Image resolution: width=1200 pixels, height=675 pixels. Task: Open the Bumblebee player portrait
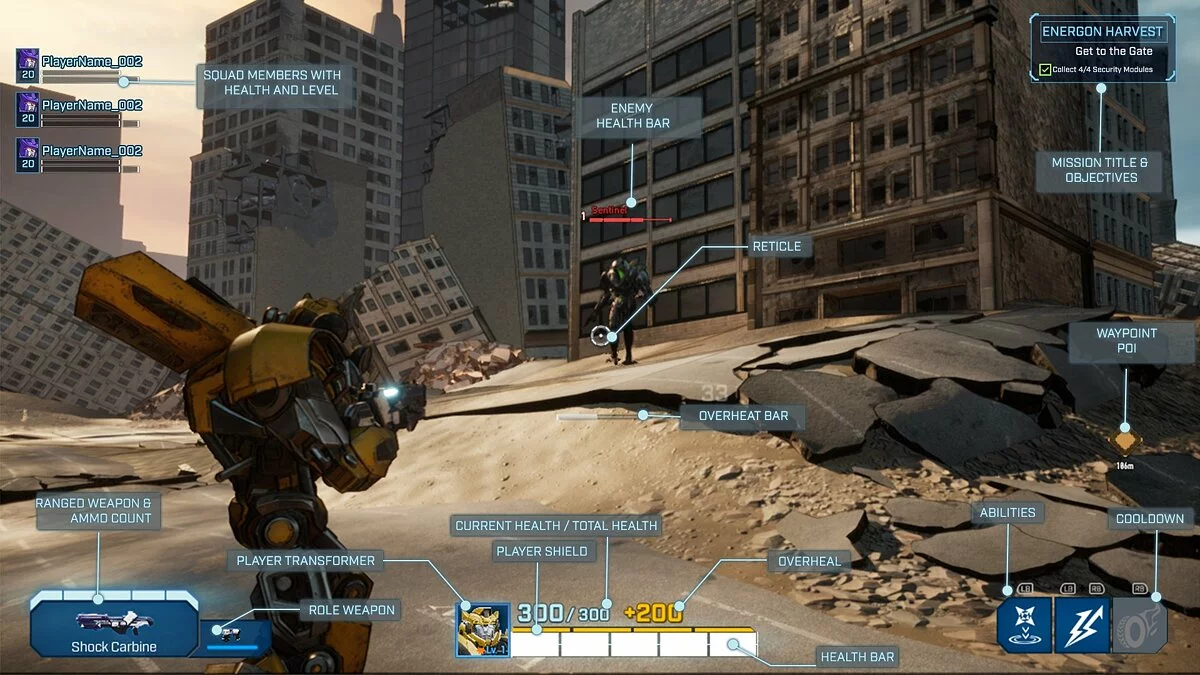pyautogui.click(x=483, y=629)
